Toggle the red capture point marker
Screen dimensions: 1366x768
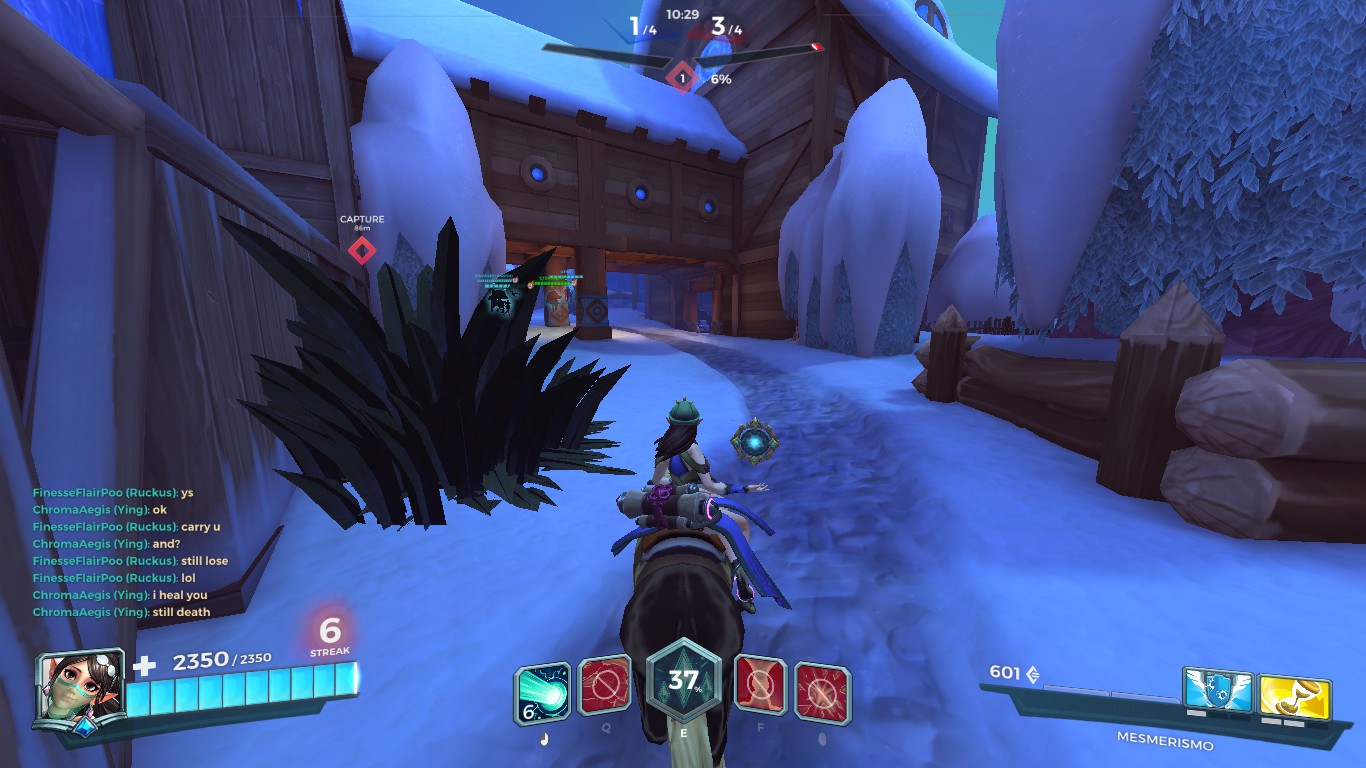tap(362, 251)
